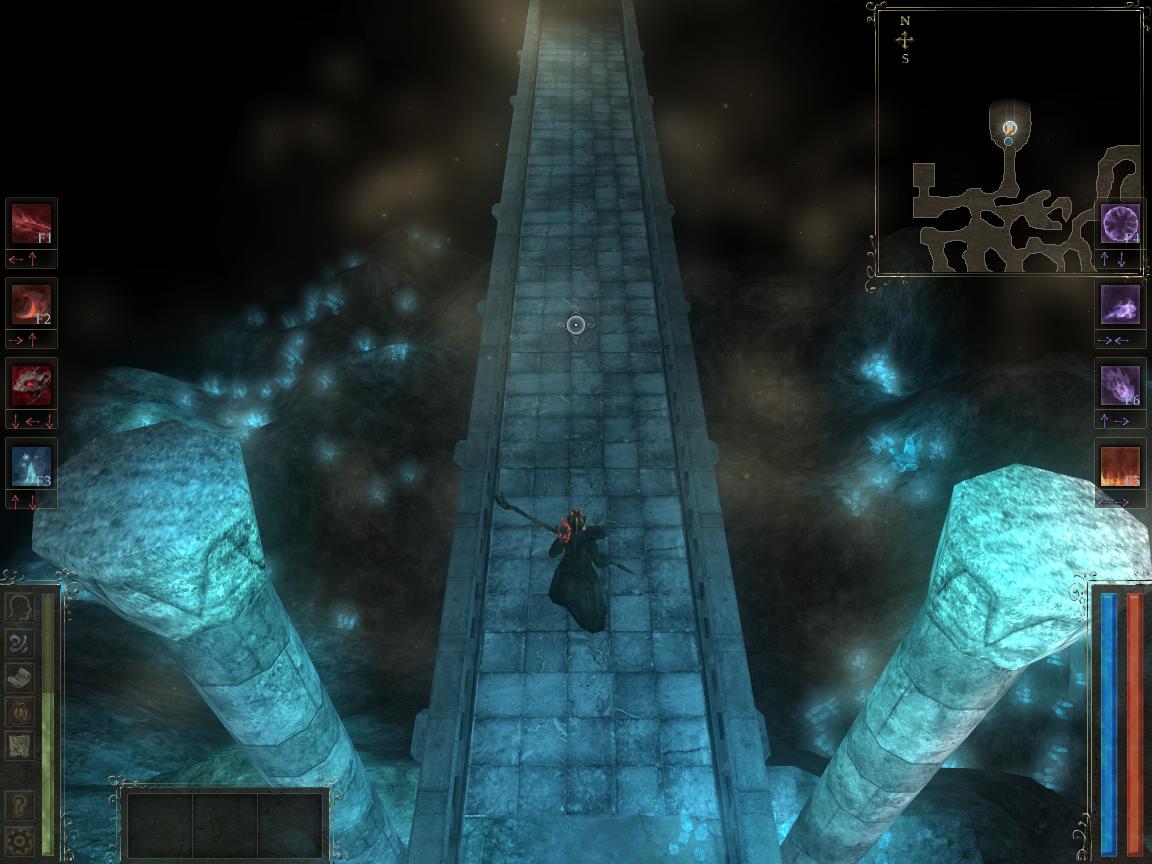Use the red-eyed beast spell icon
The width and height of the screenshot is (1152, 864).
click(x=31, y=384)
